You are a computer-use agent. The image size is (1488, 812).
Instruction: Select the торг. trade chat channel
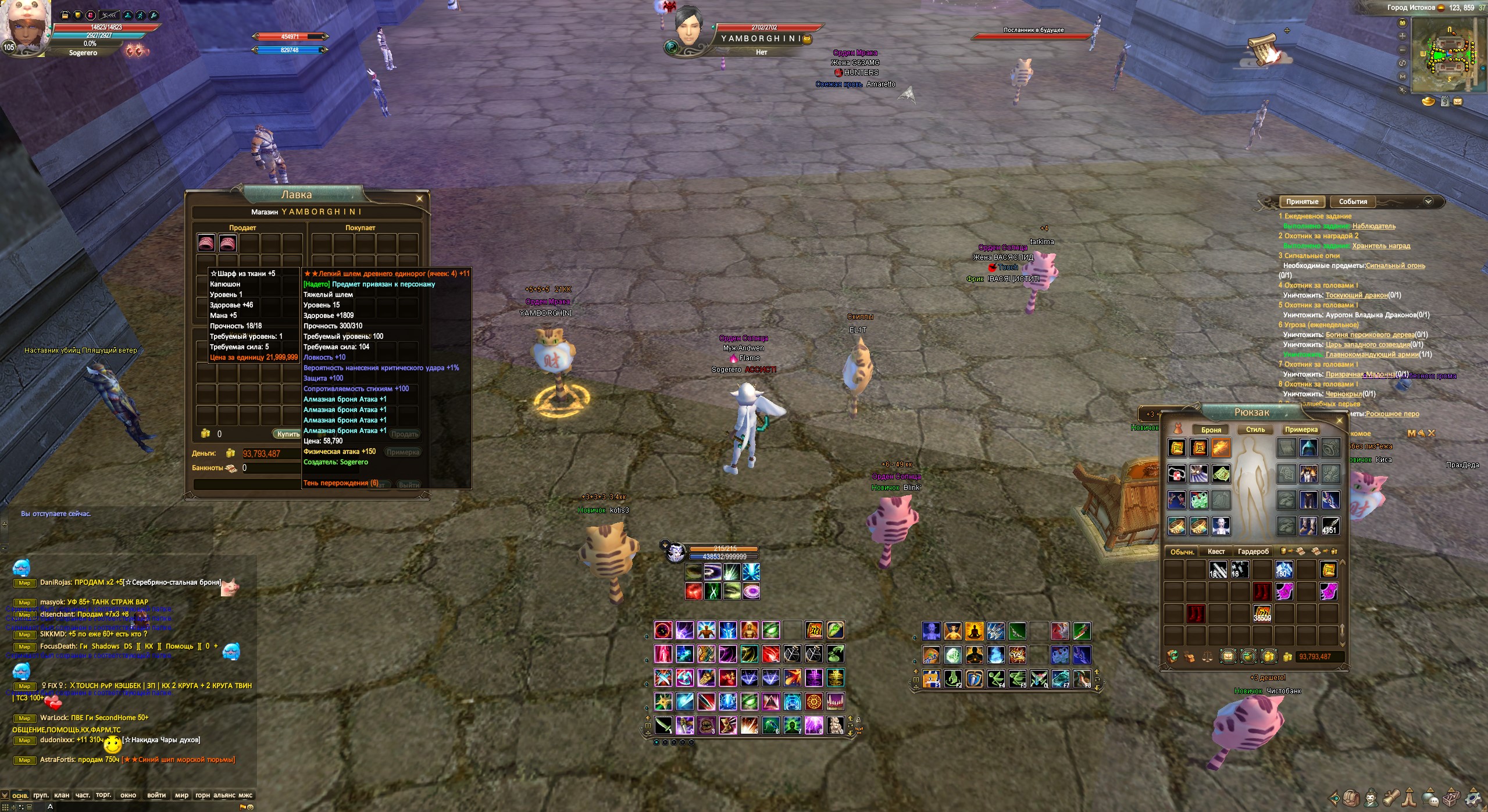104,795
